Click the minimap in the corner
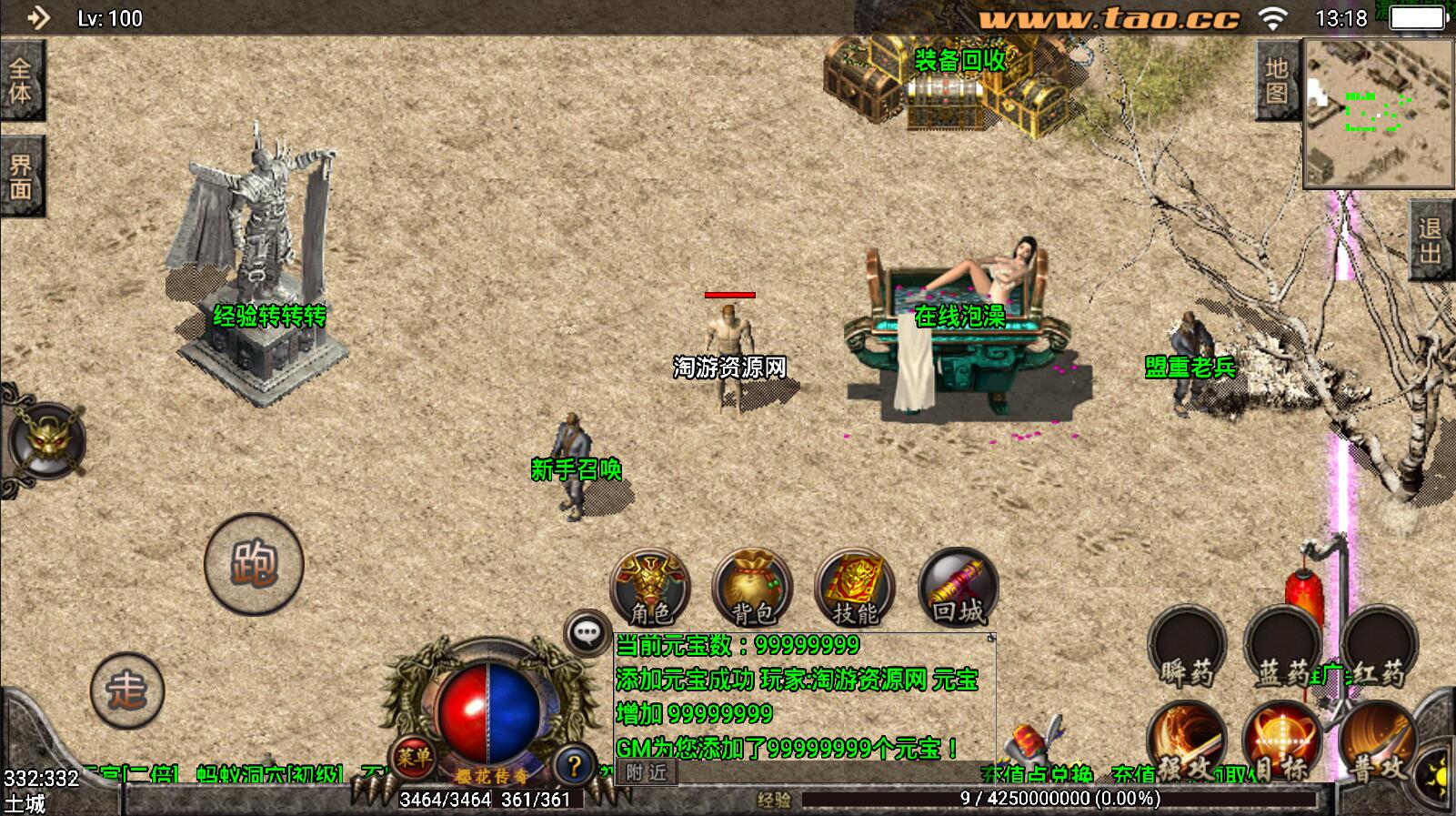Viewport: 1456px width, 816px height. [1379, 113]
